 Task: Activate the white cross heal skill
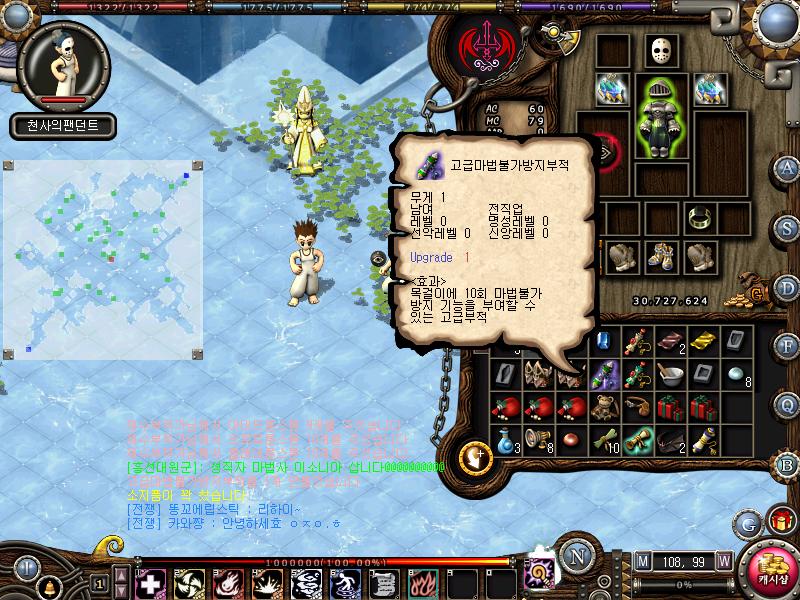pyautogui.click(x=150, y=582)
